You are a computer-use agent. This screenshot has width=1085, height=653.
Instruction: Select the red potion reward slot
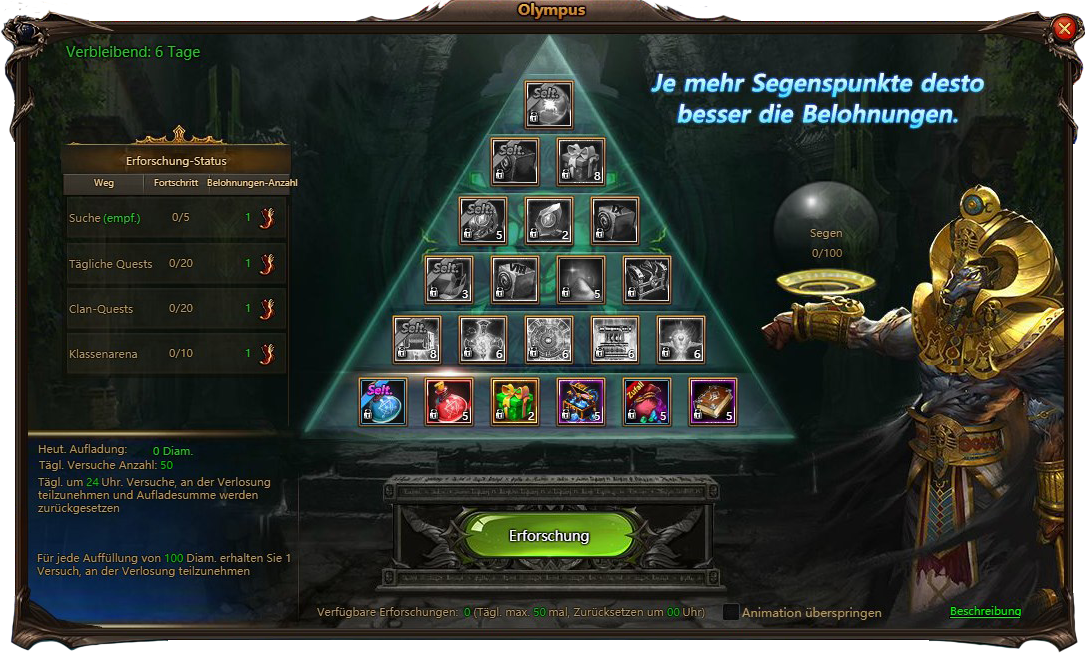pyautogui.click(x=450, y=402)
